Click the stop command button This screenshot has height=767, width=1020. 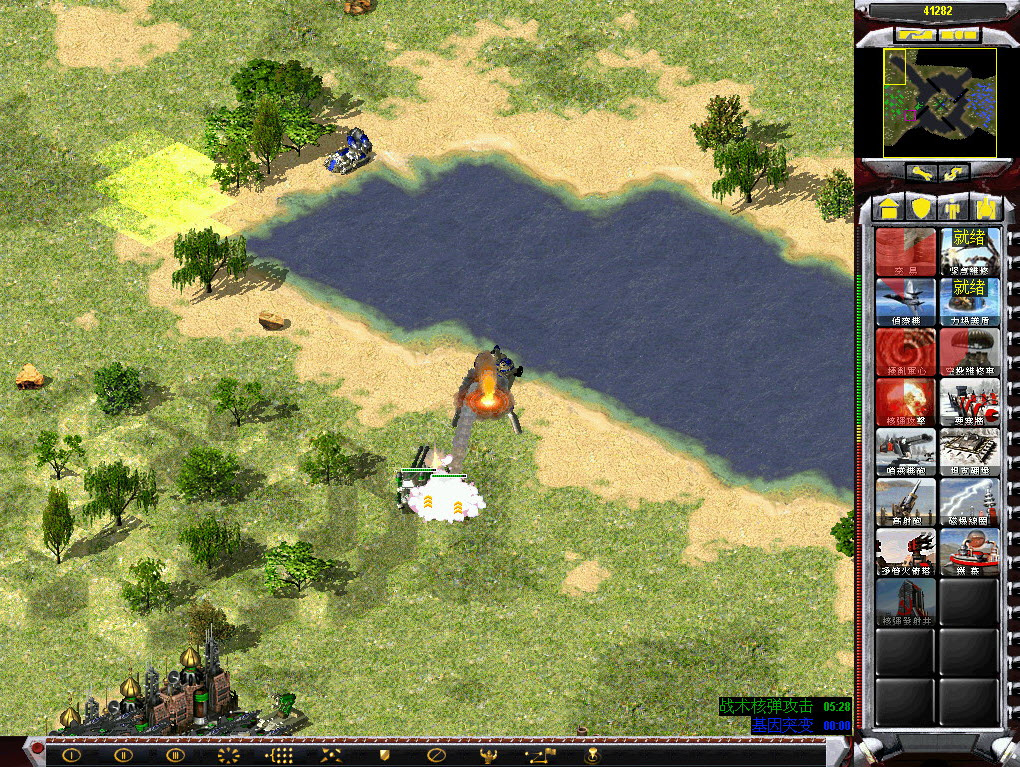tap(435, 755)
